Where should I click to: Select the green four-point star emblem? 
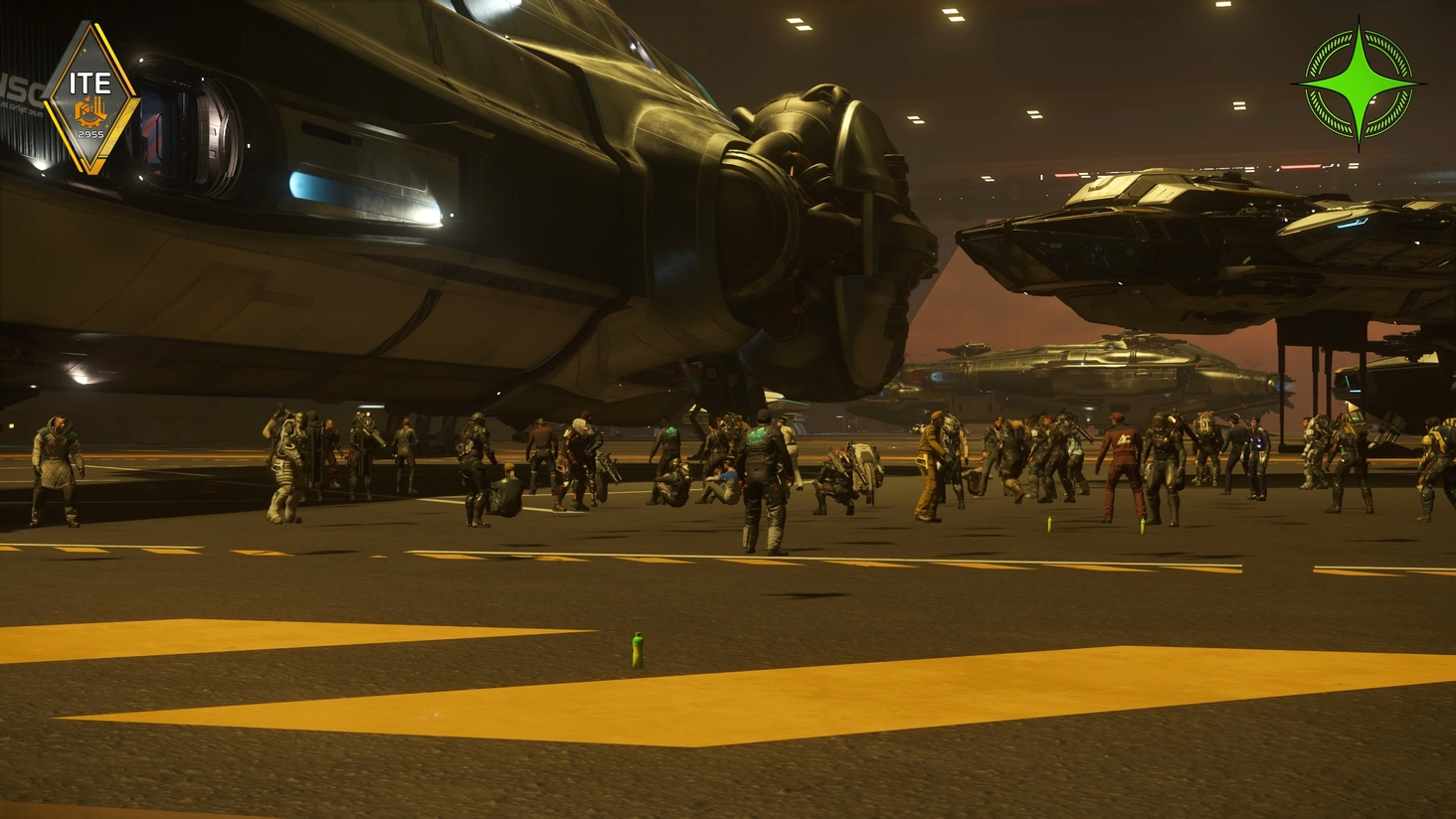tap(1359, 83)
